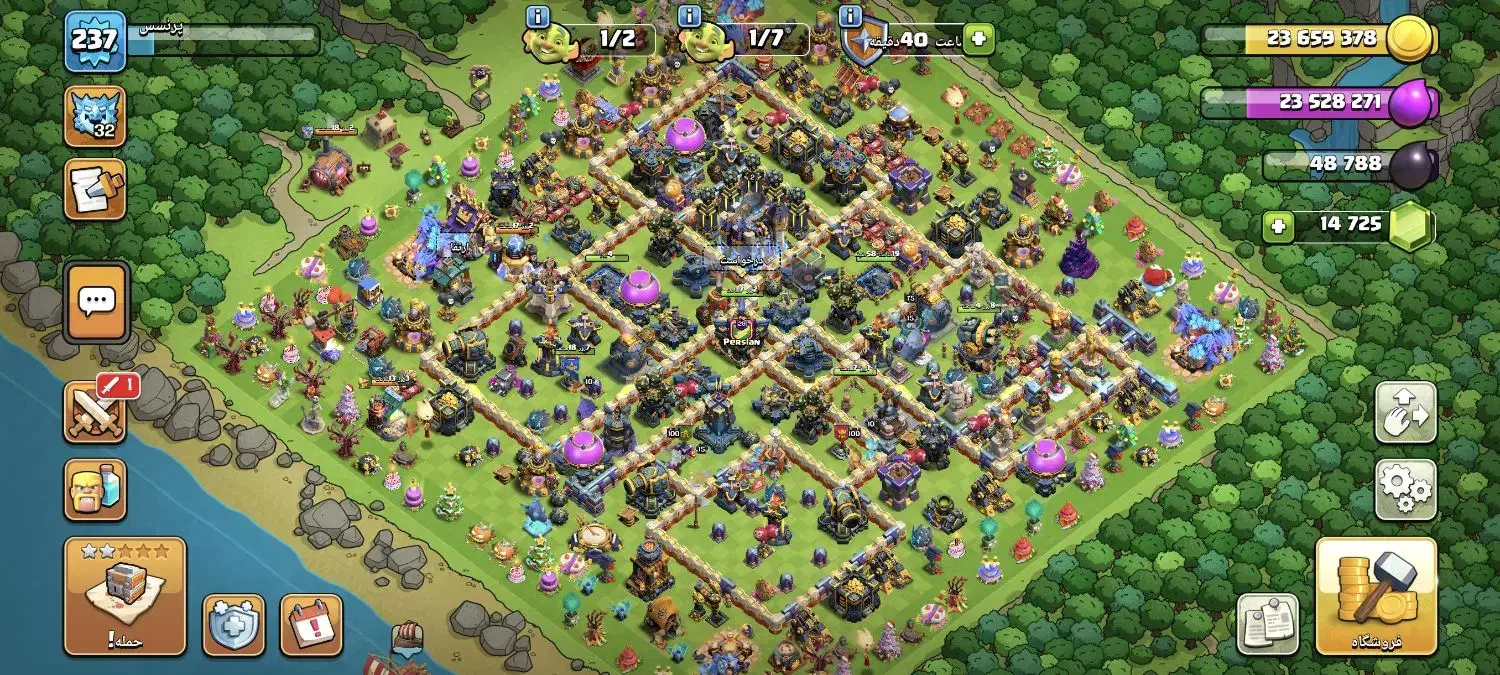Open the notes clipboard button

(1268, 625)
